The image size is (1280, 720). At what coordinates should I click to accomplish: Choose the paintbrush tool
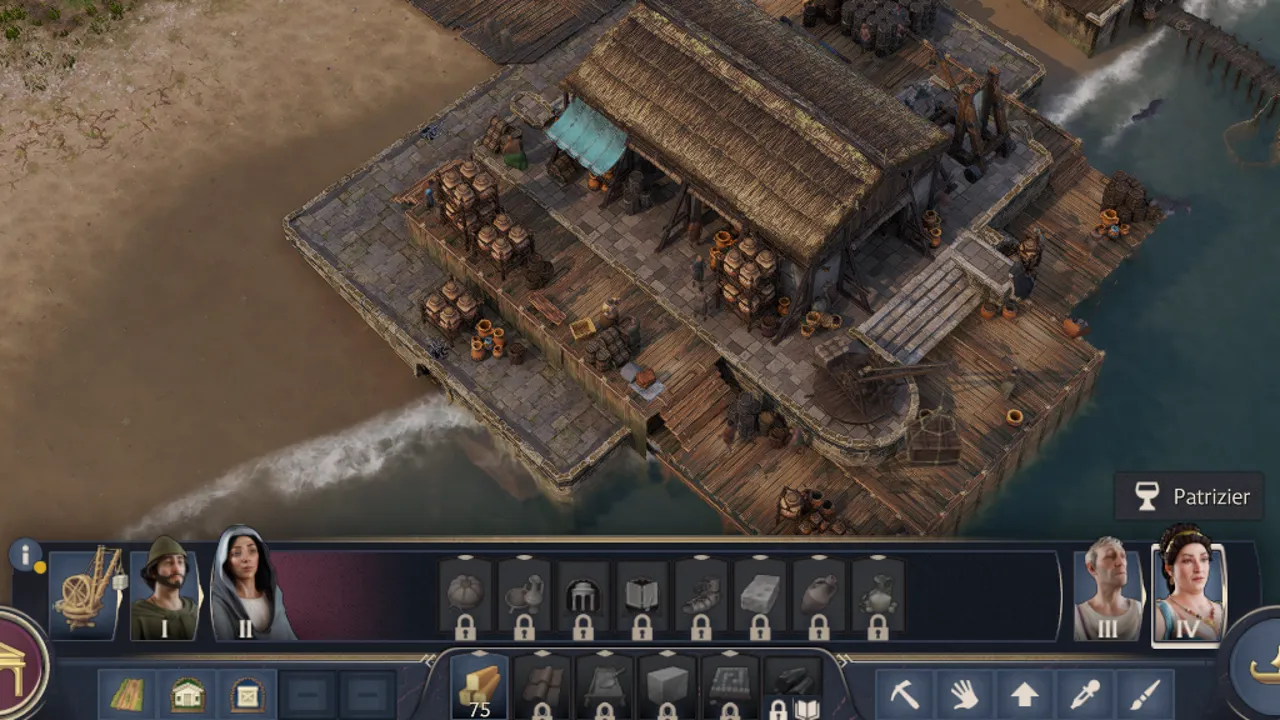[x=1144, y=694]
